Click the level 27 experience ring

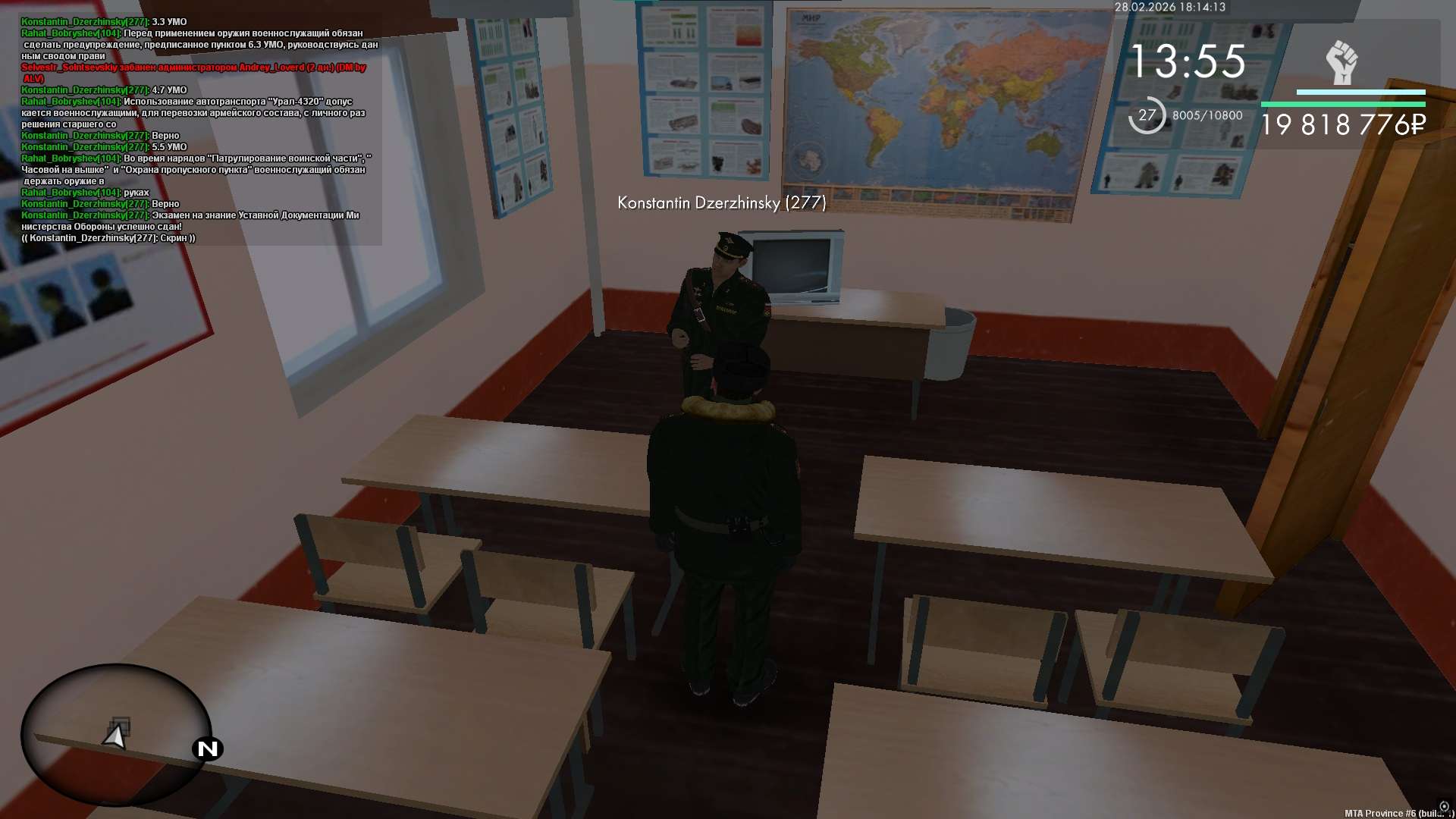(x=1147, y=115)
